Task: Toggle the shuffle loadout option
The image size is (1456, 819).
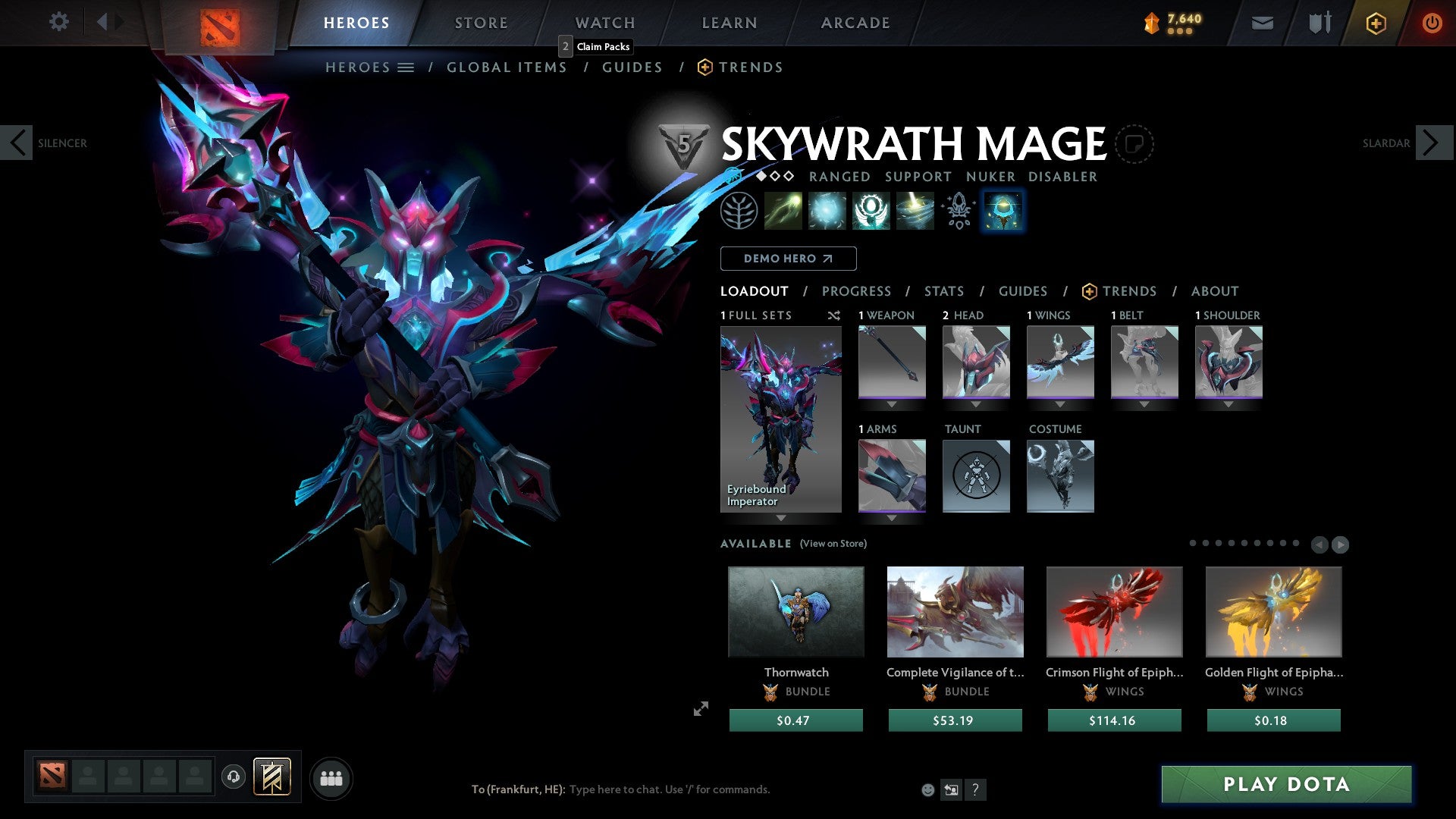Action: pyautogui.click(x=834, y=315)
